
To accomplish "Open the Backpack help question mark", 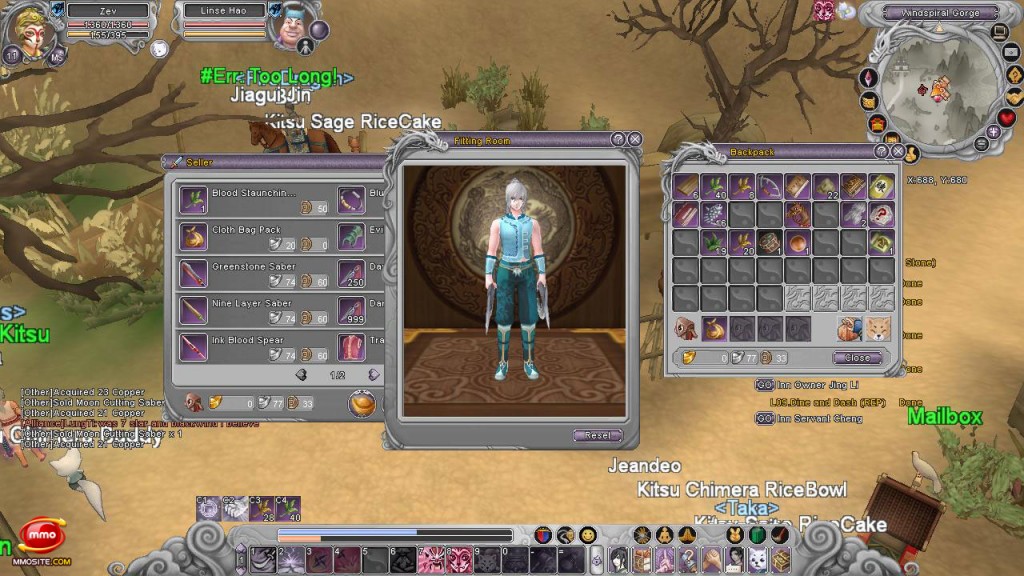I will [x=881, y=152].
